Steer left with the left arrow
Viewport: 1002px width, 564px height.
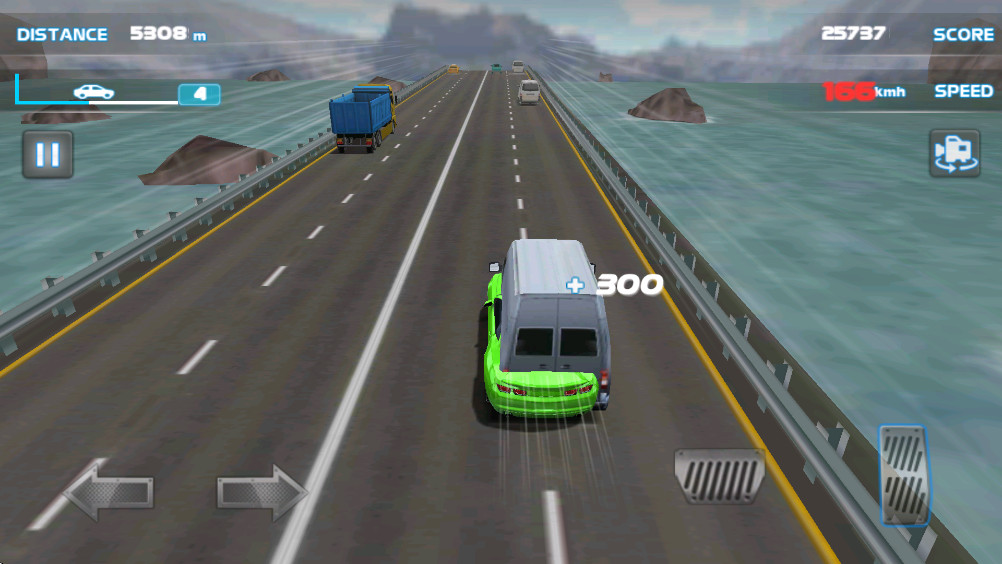(109, 492)
